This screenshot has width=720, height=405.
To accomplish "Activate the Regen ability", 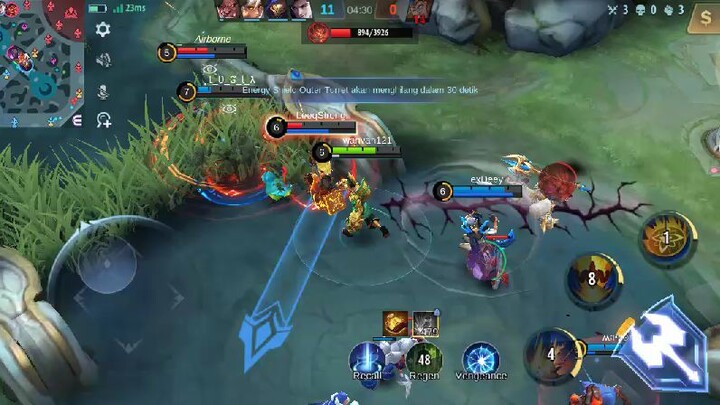I will click(x=424, y=358).
